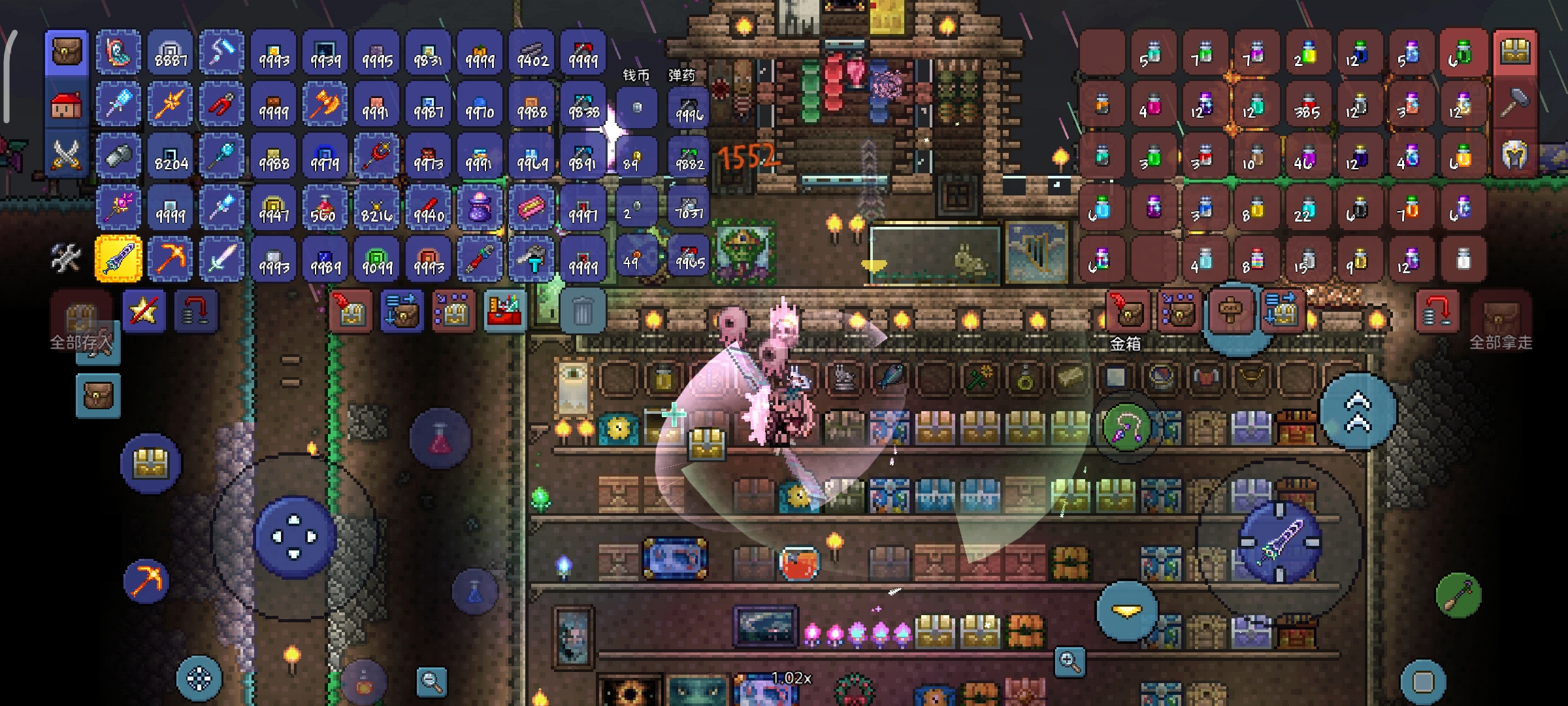Screen dimensions: 1568x706
Task: Tap the round gold chest button
Action: coord(151,463)
